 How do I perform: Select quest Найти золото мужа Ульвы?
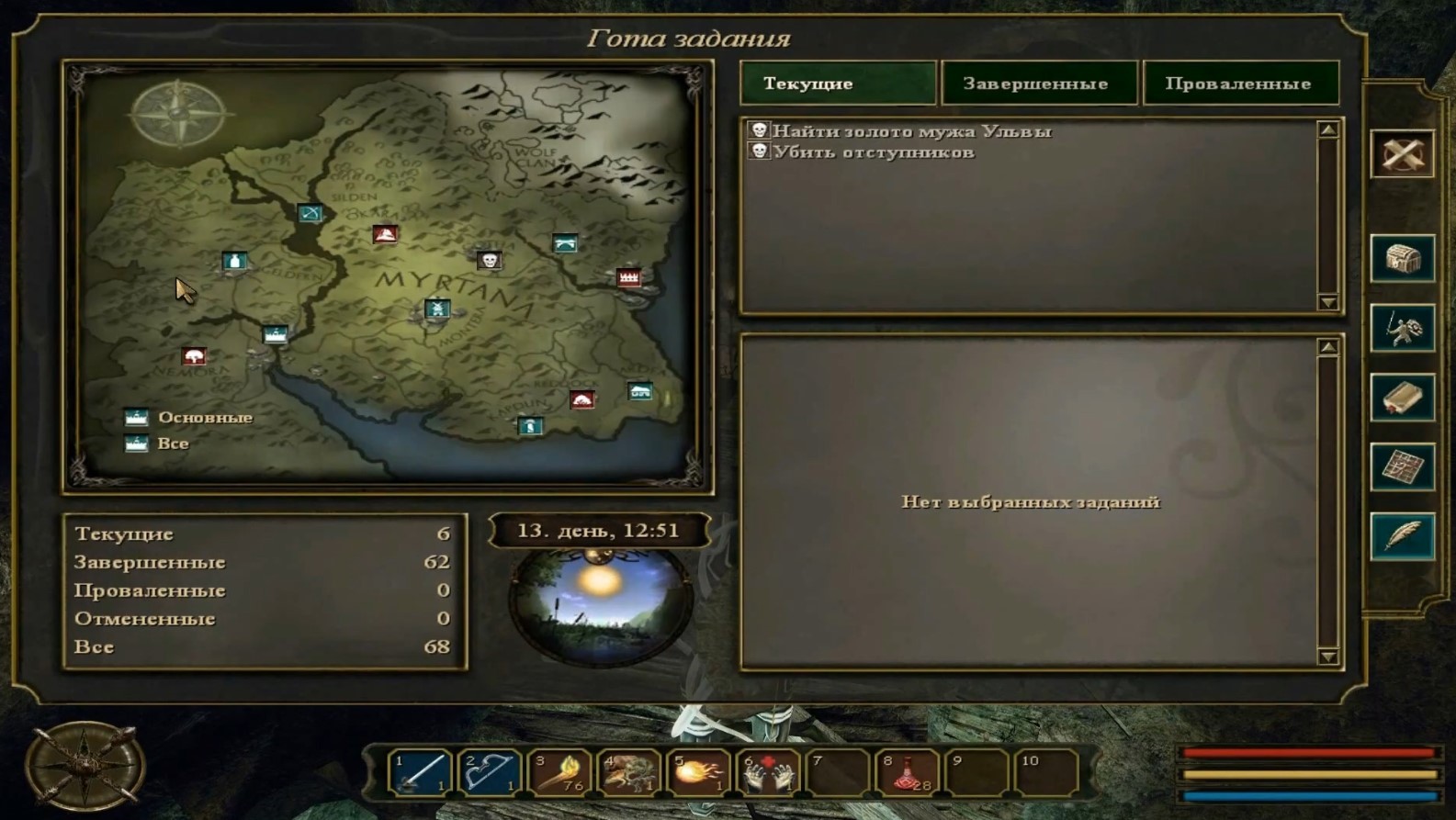(911, 131)
